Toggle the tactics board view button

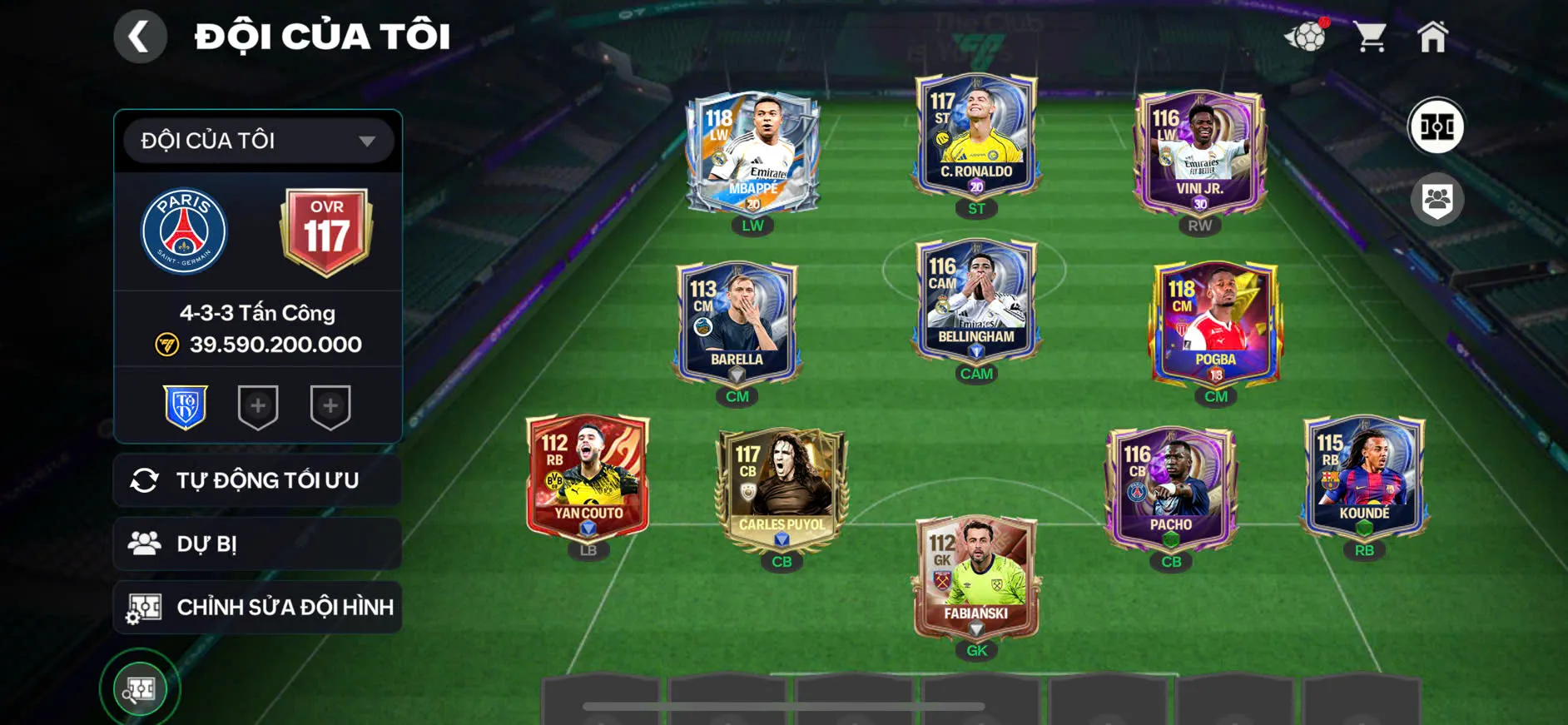pos(1436,127)
